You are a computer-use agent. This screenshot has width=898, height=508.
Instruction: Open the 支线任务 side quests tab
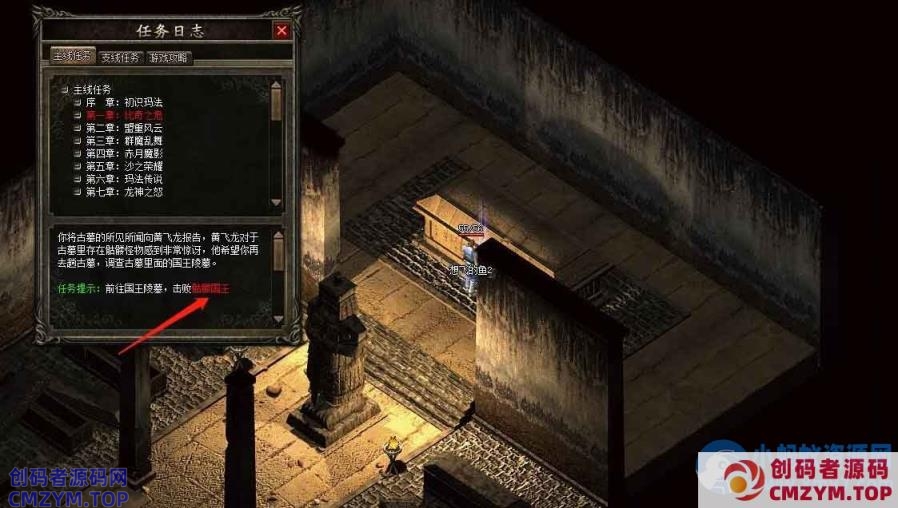coord(121,57)
